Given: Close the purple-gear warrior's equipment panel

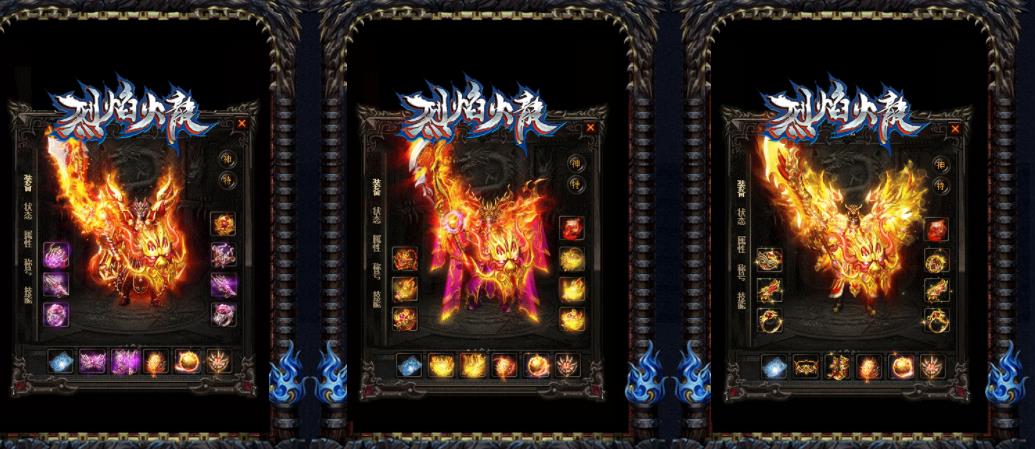Looking at the screenshot, I should (242, 123).
